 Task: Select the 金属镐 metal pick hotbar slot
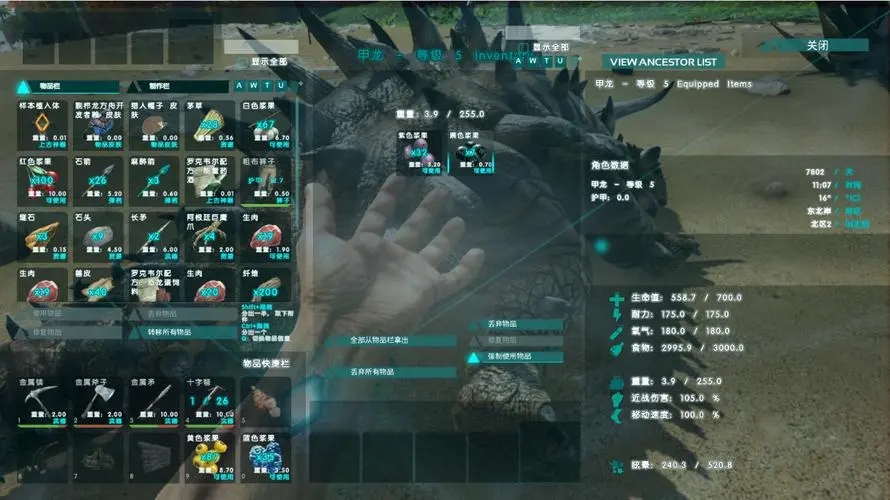43,400
